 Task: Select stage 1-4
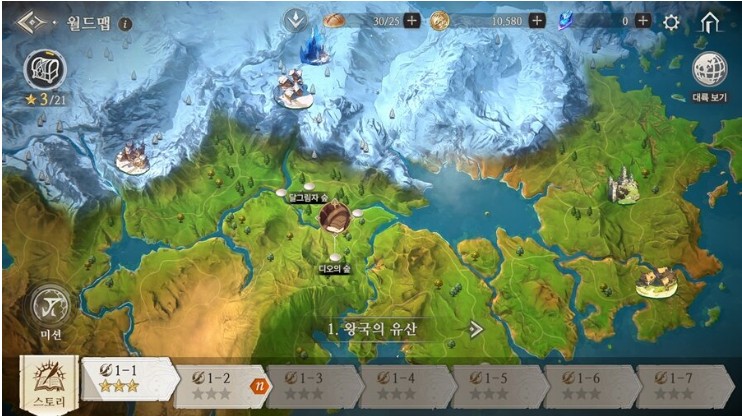click(403, 386)
